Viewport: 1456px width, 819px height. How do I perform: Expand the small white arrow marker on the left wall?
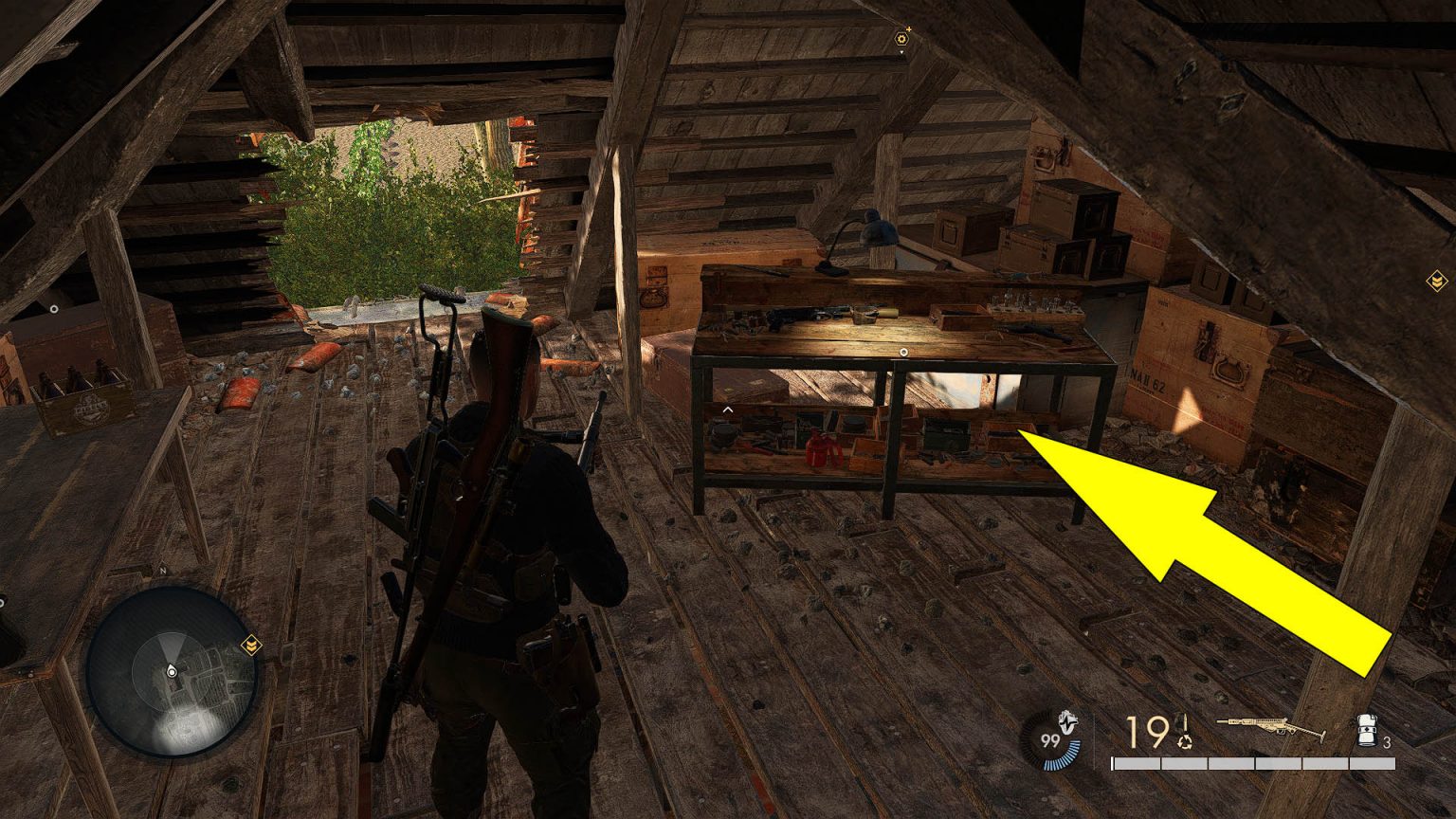(54, 309)
